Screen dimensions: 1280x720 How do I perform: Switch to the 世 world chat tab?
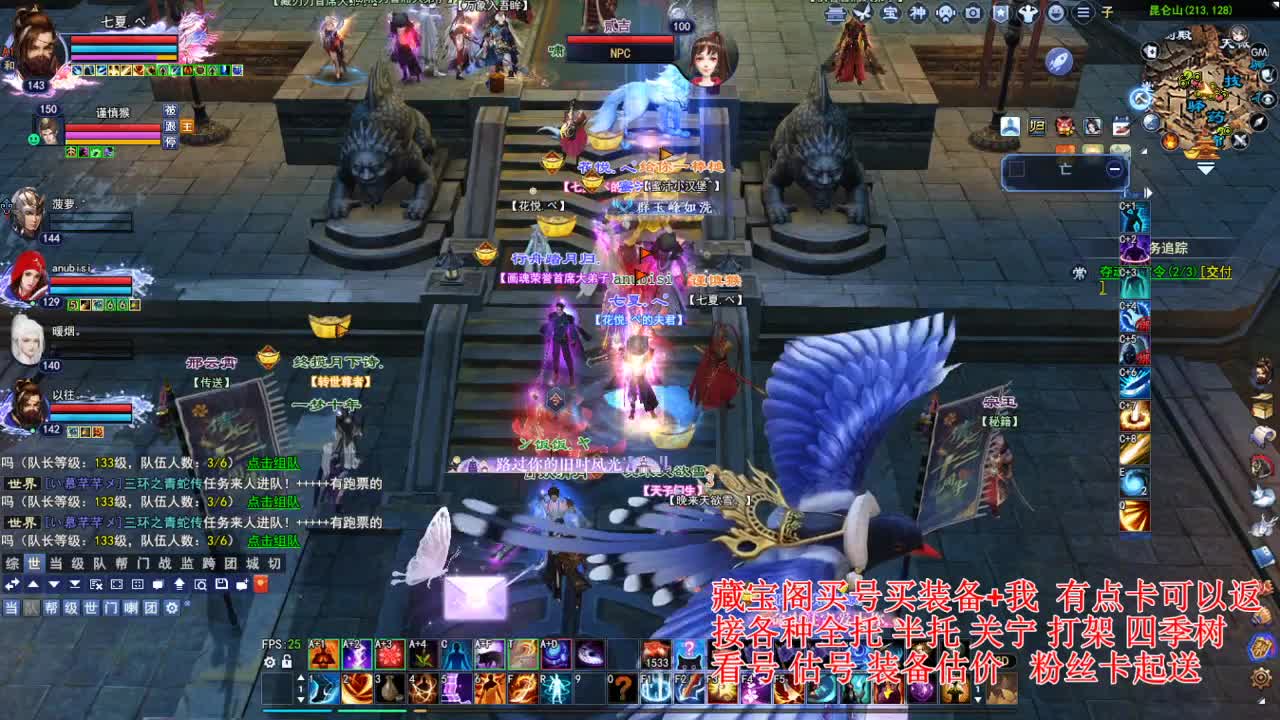(34, 565)
